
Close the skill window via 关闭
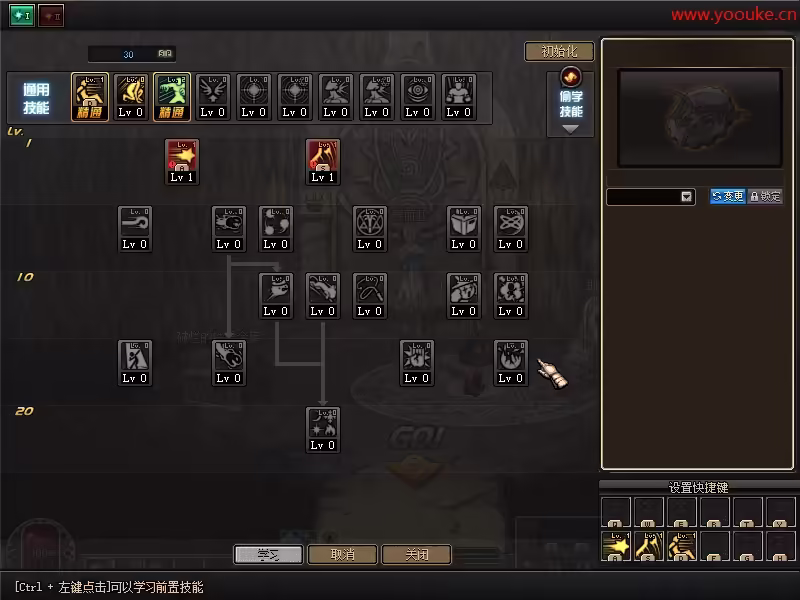416,554
